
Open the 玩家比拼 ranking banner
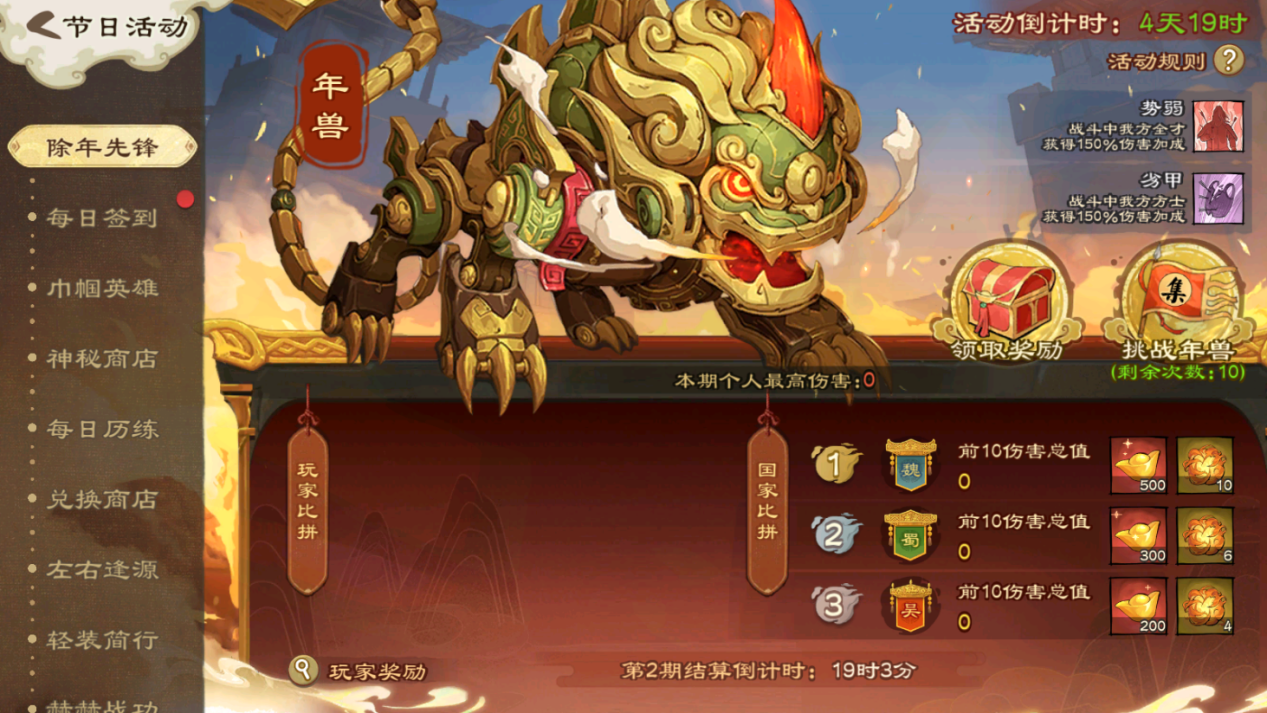[x=307, y=500]
